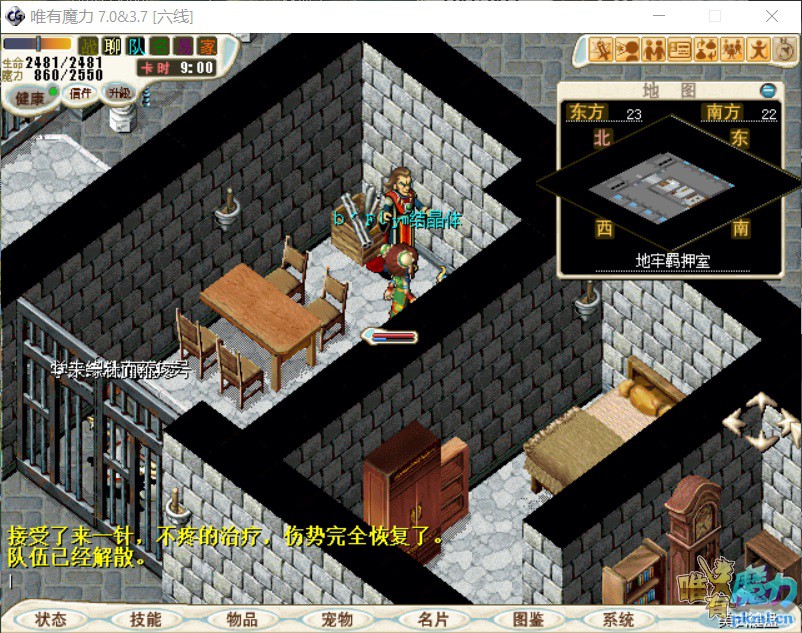The height and width of the screenshot is (633, 802).
Task: Open the 物品 items menu
Action: [x=241, y=619]
